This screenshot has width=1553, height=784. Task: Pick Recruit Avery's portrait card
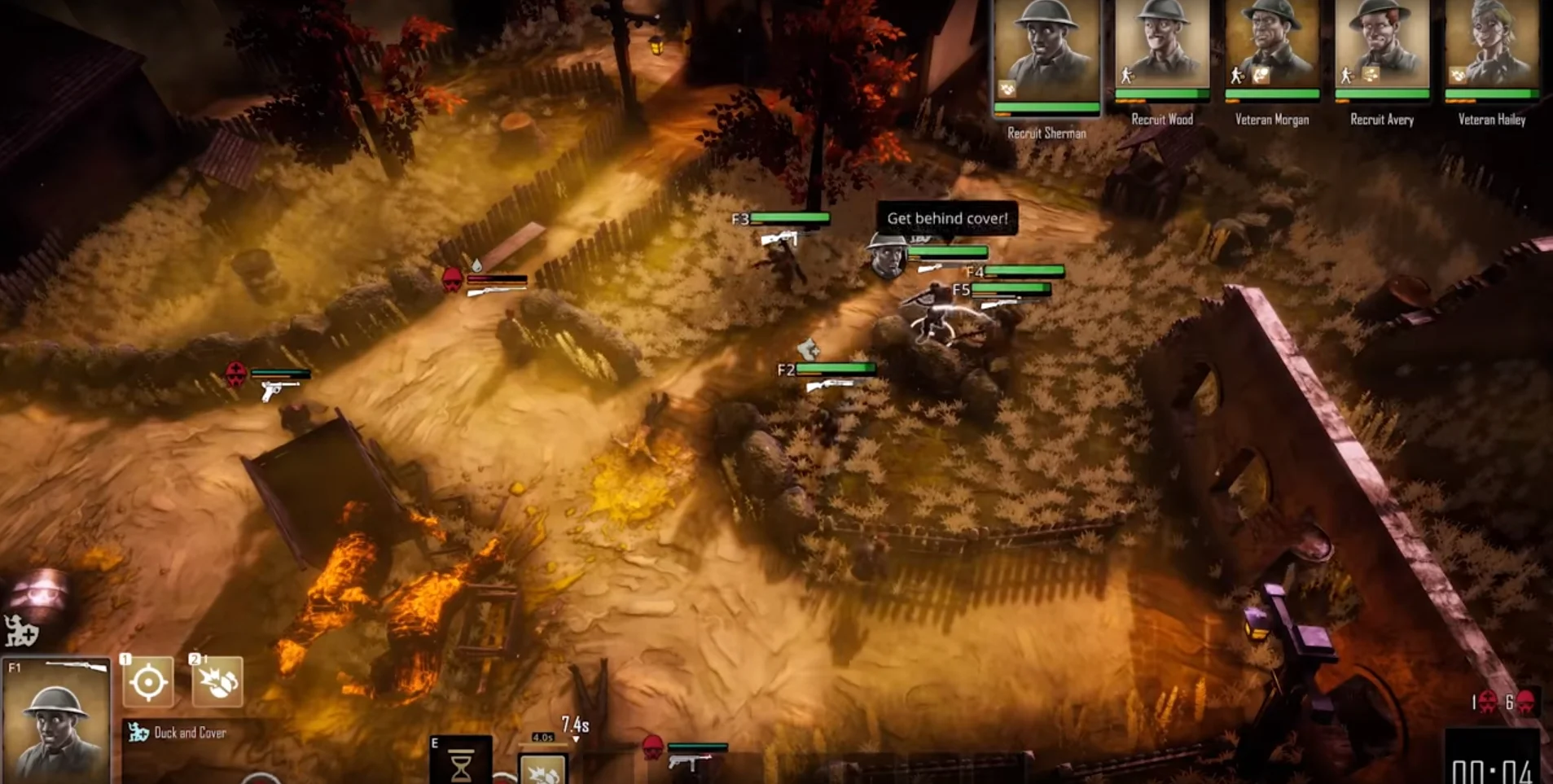click(x=1382, y=46)
